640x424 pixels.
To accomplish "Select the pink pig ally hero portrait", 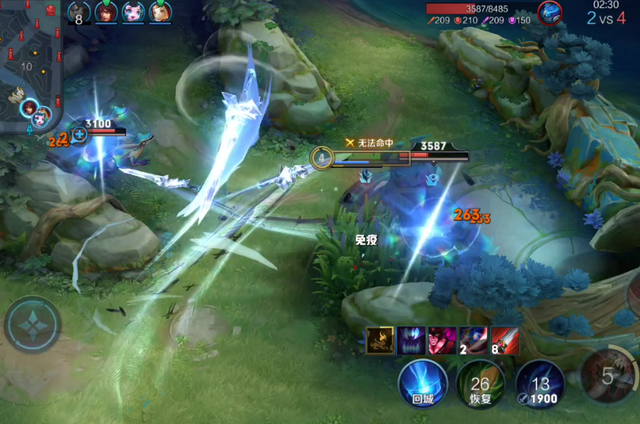I will click(x=133, y=12).
